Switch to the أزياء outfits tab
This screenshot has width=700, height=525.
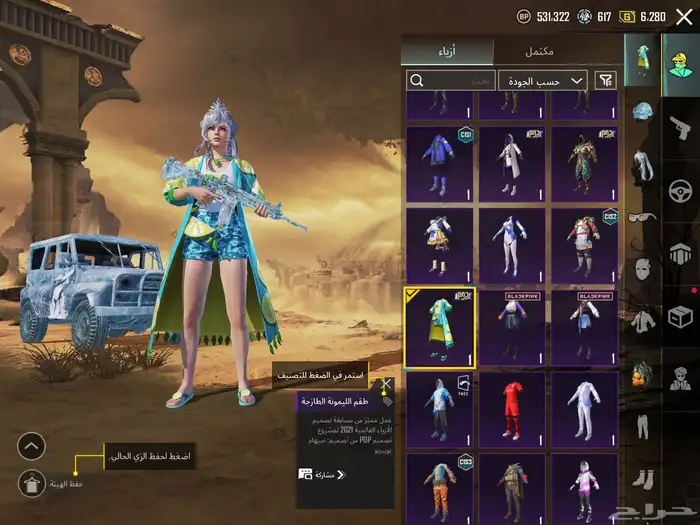point(447,50)
